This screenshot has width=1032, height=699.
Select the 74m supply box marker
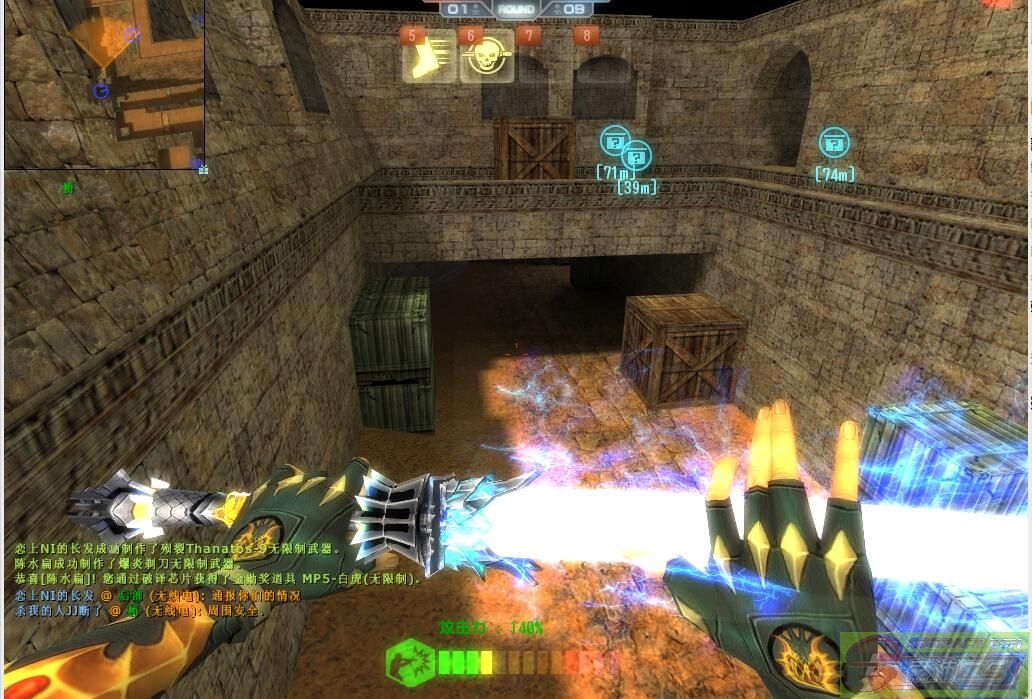tap(834, 143)
